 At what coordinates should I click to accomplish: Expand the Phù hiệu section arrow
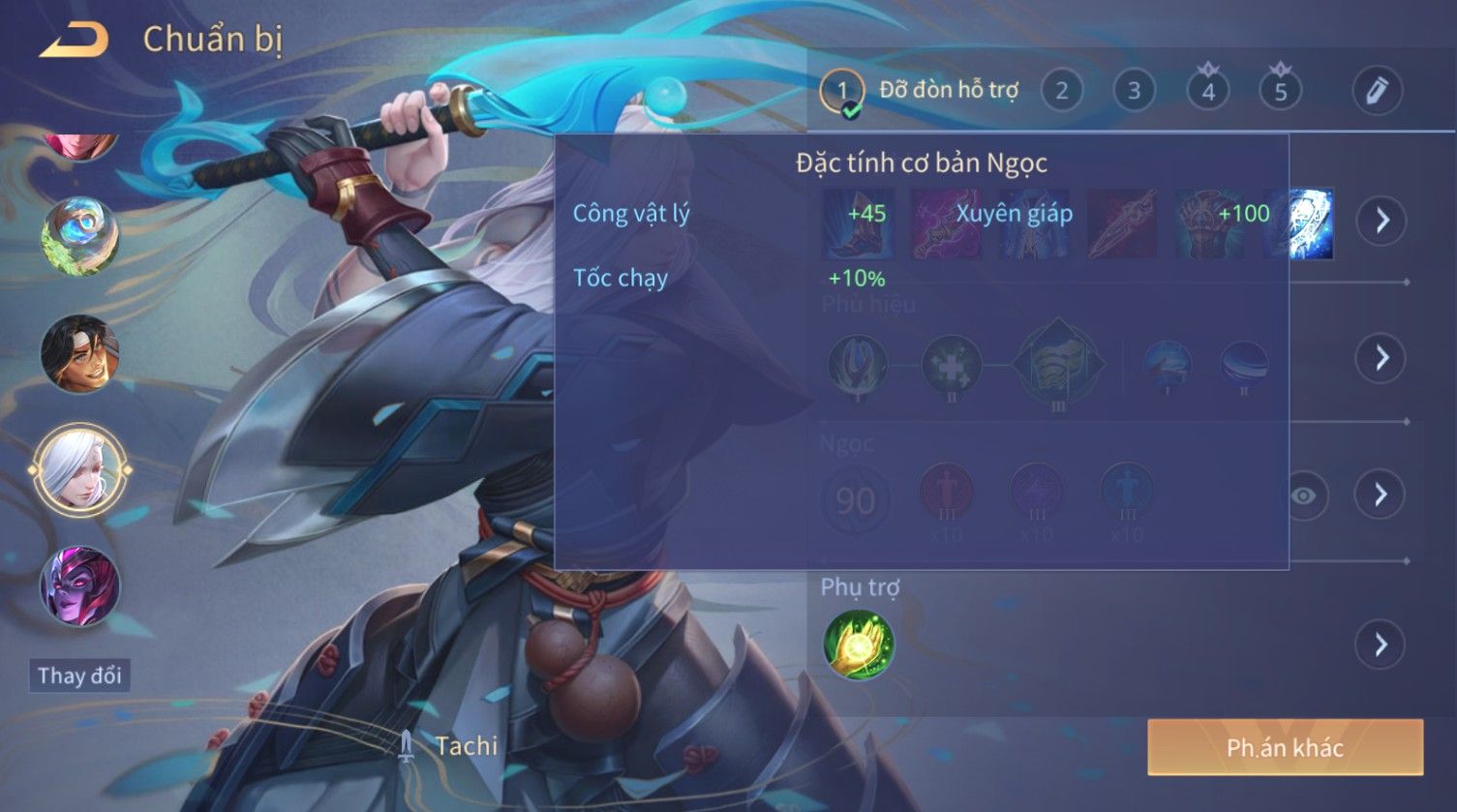tap(1381, 358)
